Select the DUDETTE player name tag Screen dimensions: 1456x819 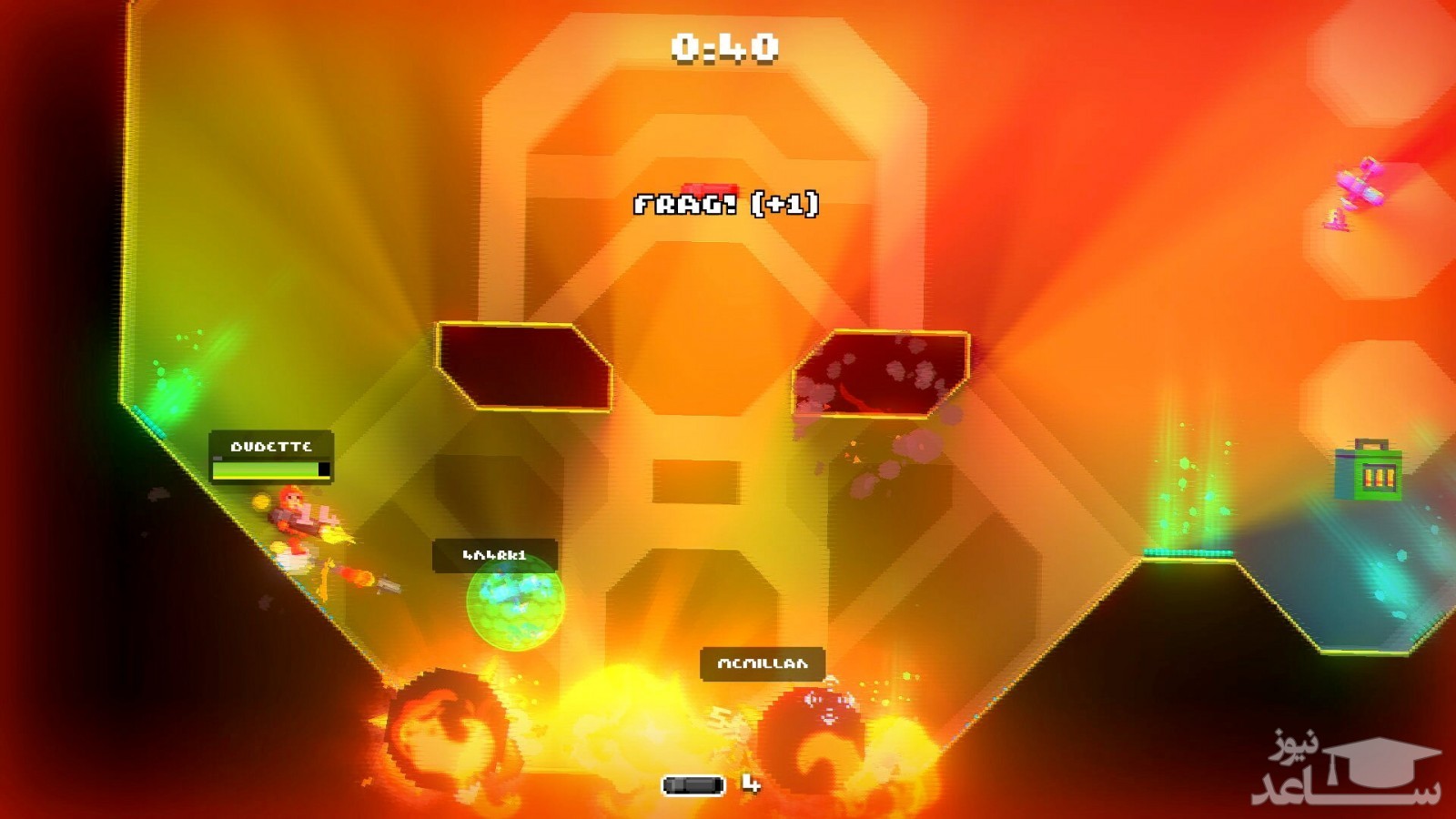pos(271,447)
